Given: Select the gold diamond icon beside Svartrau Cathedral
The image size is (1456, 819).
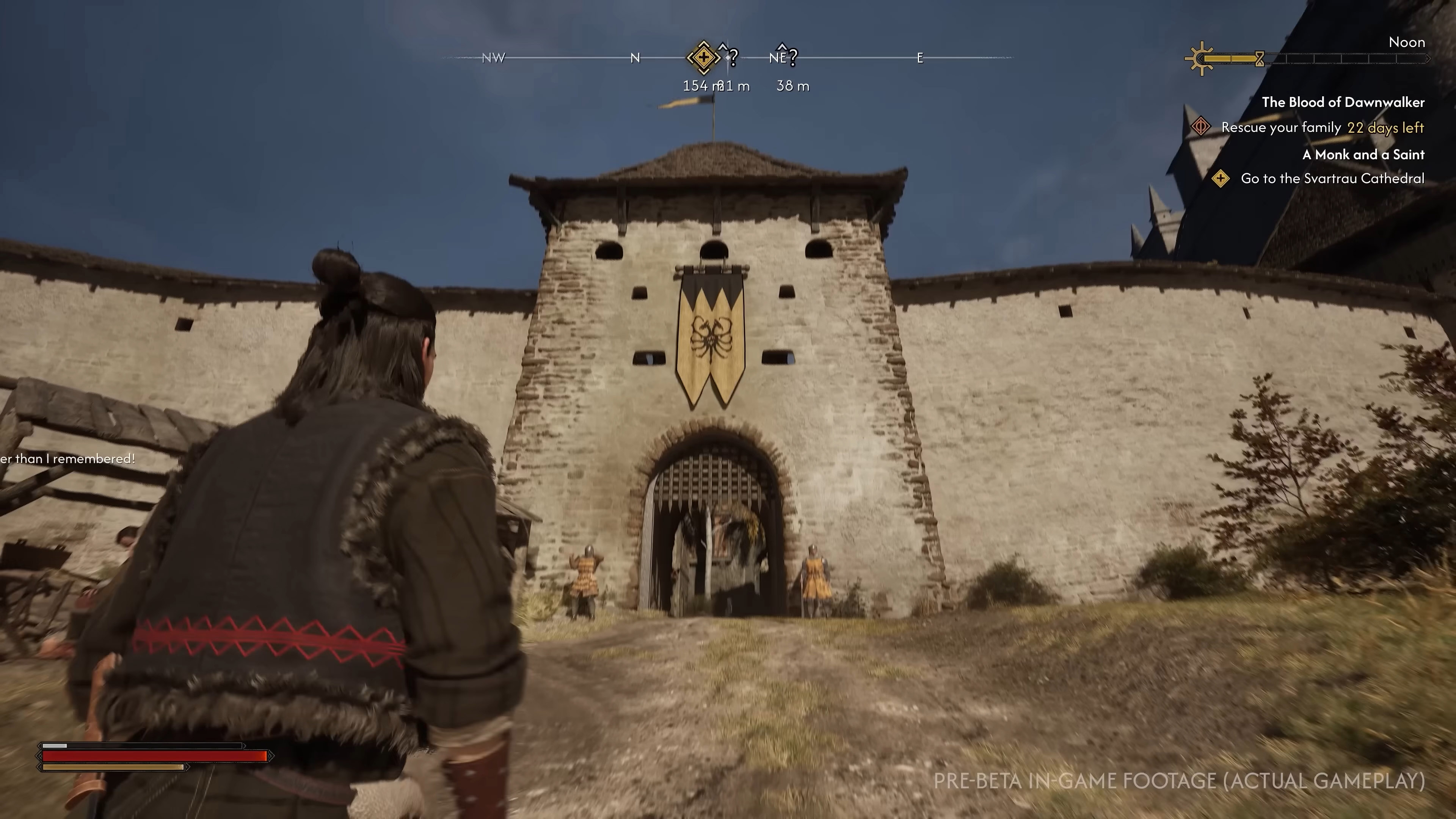Looking at the screenshot, I should pos(1221,179).
